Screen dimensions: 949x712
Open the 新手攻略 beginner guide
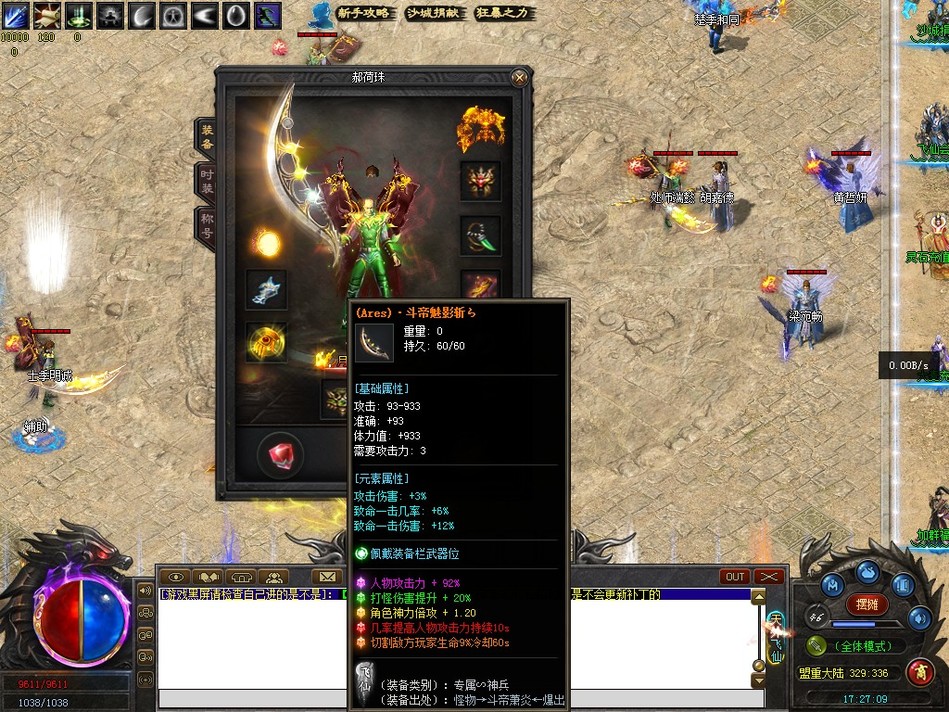[x=363, y=13]
